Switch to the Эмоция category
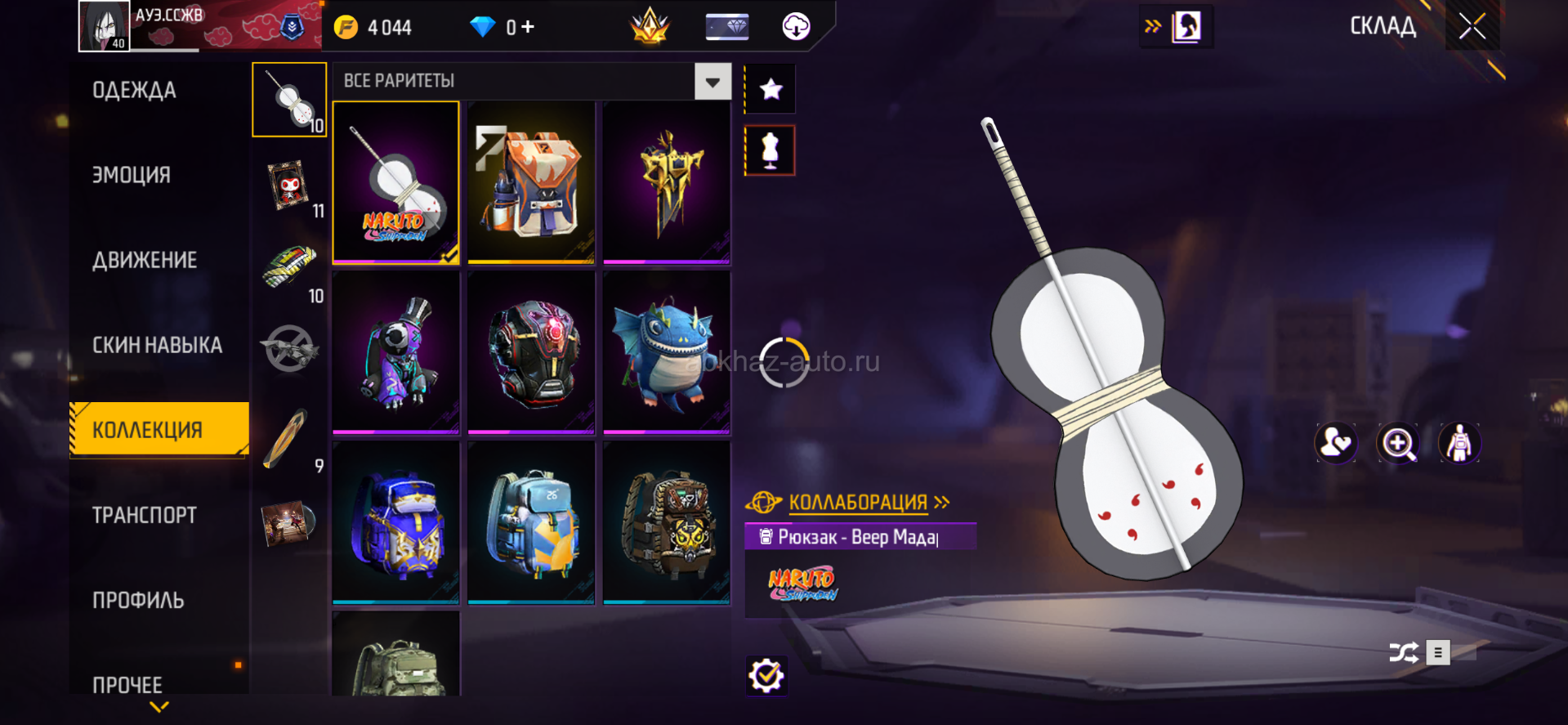This screenshot has width=1568, height=725. [132, 175]
